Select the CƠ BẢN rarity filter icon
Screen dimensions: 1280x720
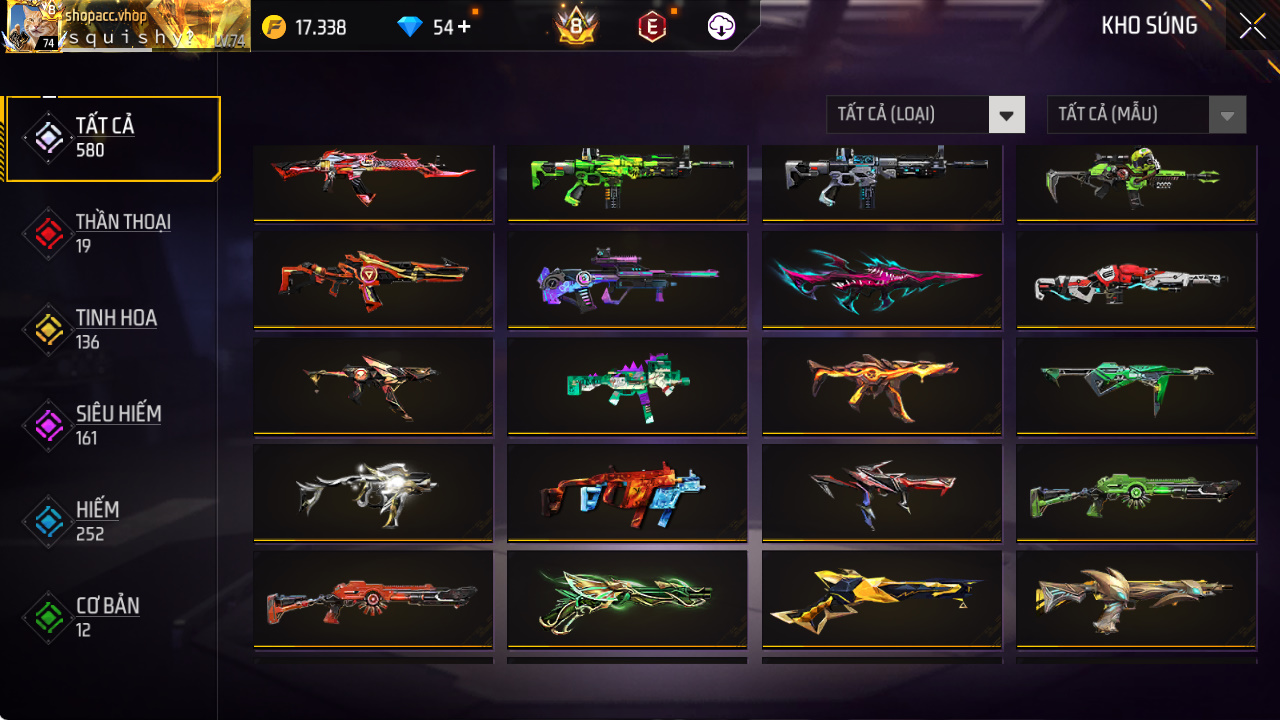pyautogui.click(x=47, y=616)
